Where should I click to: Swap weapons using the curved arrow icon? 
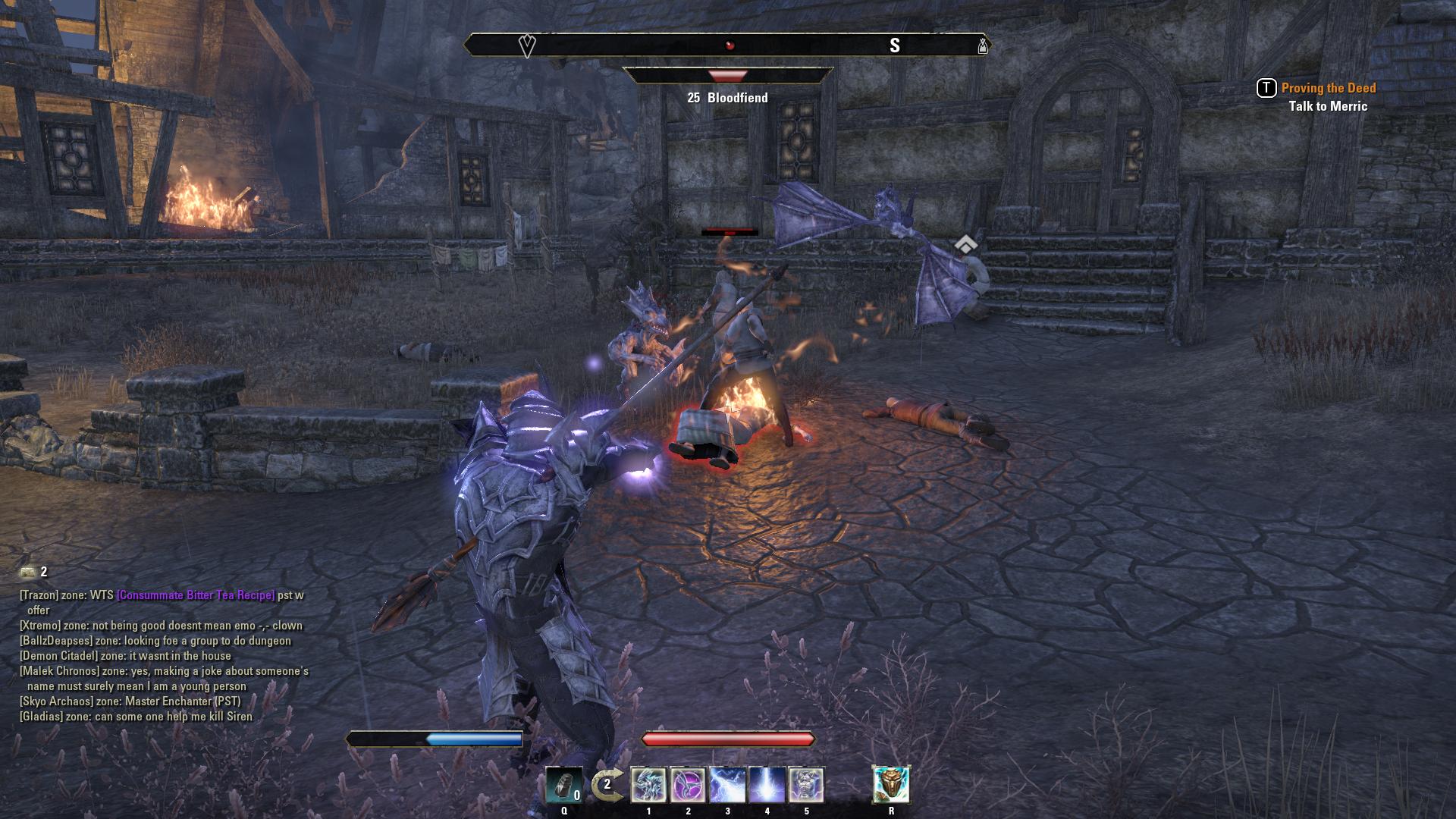(606, 785)
